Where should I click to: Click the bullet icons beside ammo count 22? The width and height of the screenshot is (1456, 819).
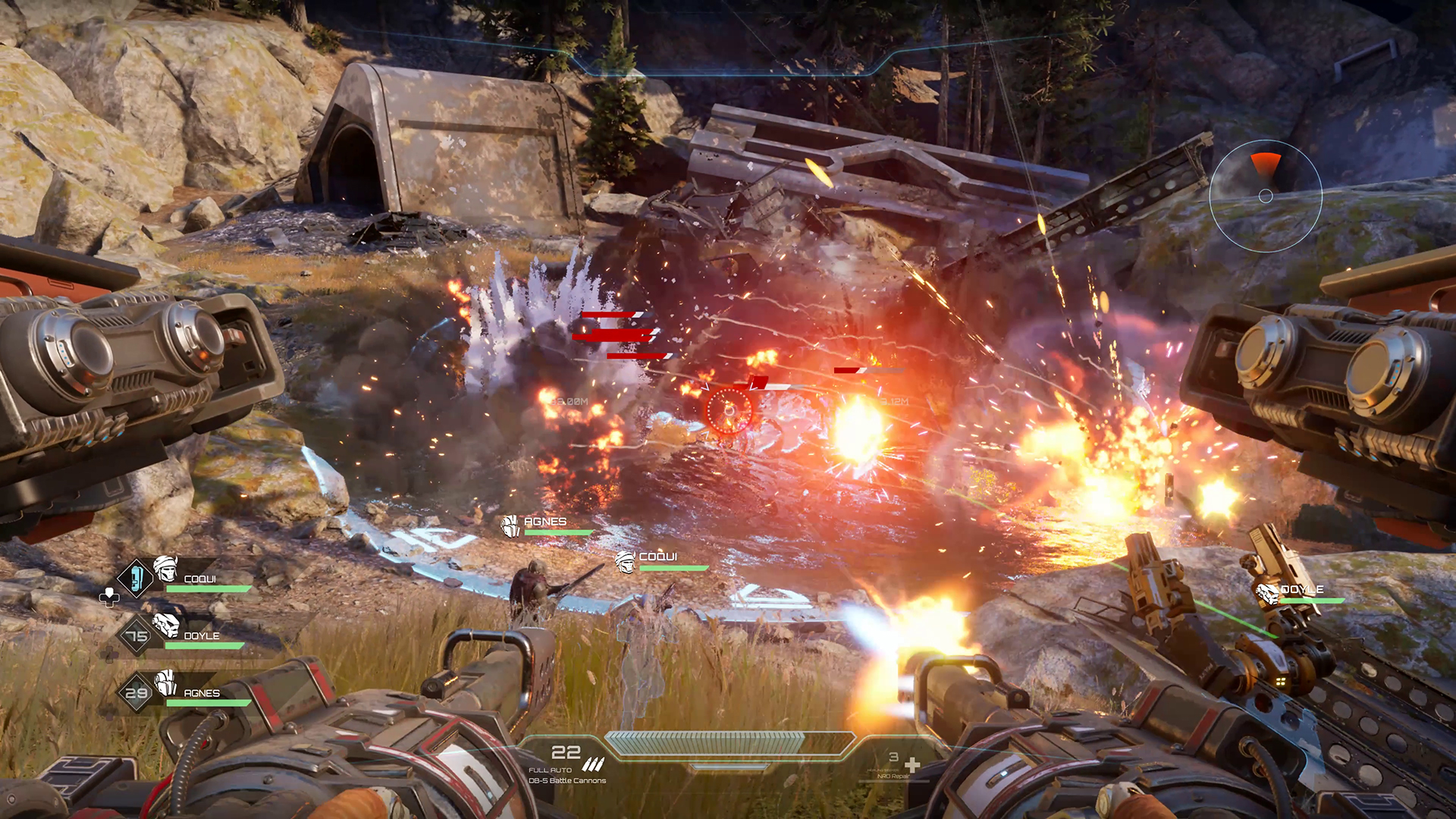tap(593, 763)
